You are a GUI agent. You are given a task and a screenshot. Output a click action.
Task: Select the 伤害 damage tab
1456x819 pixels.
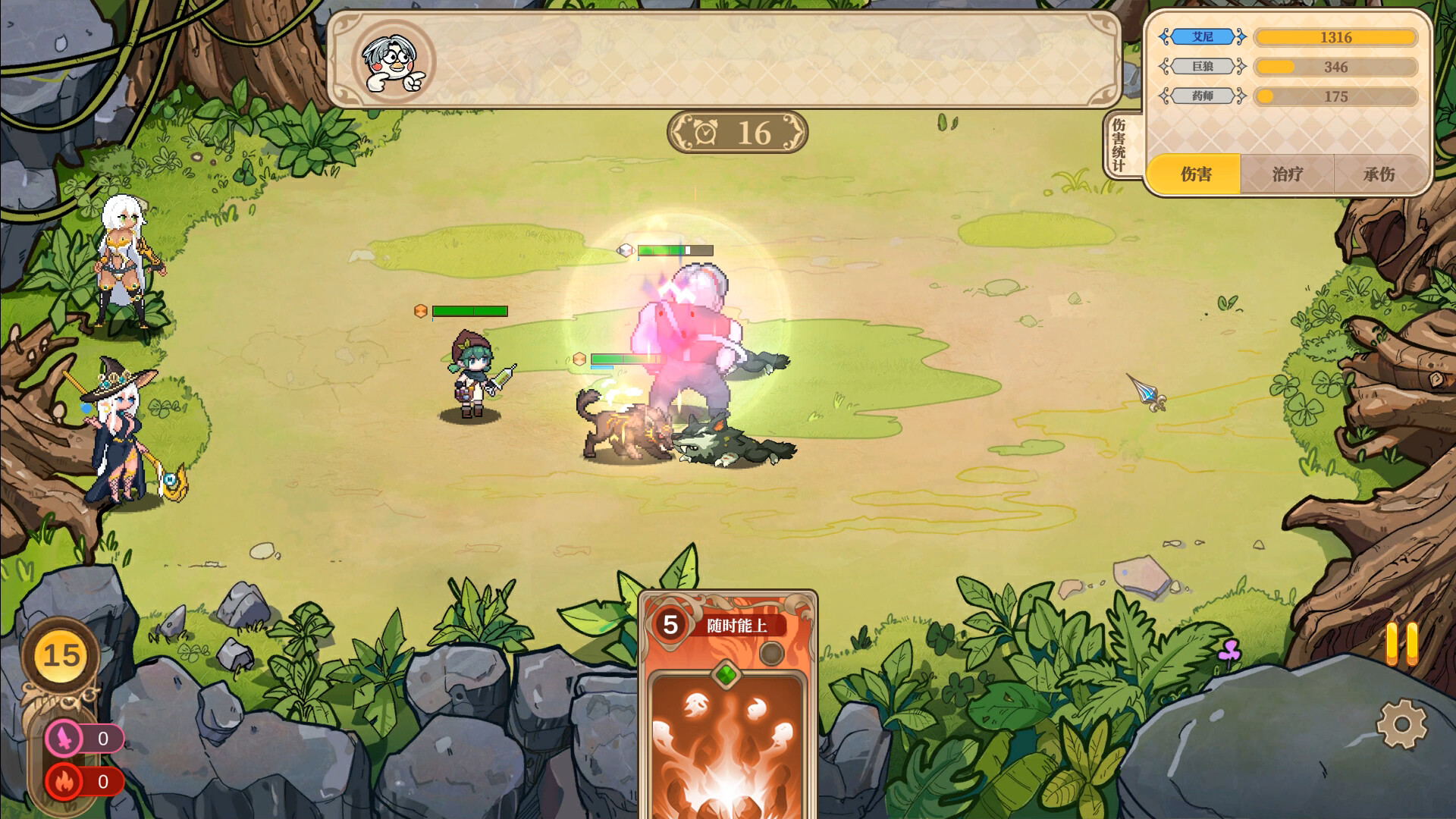(1195, 174)
